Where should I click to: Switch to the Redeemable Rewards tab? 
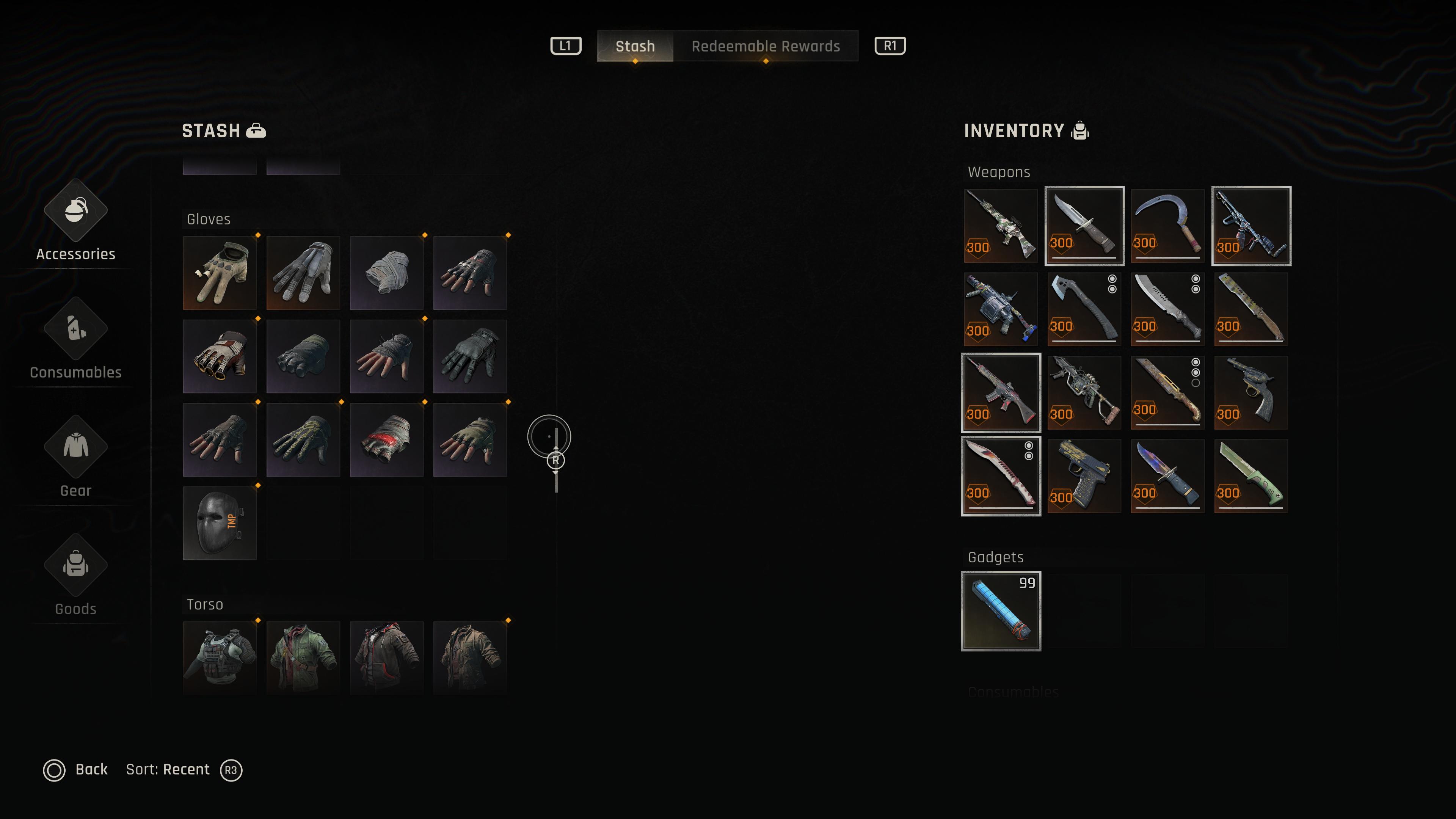pyautogui.click(x=765, y=46)
